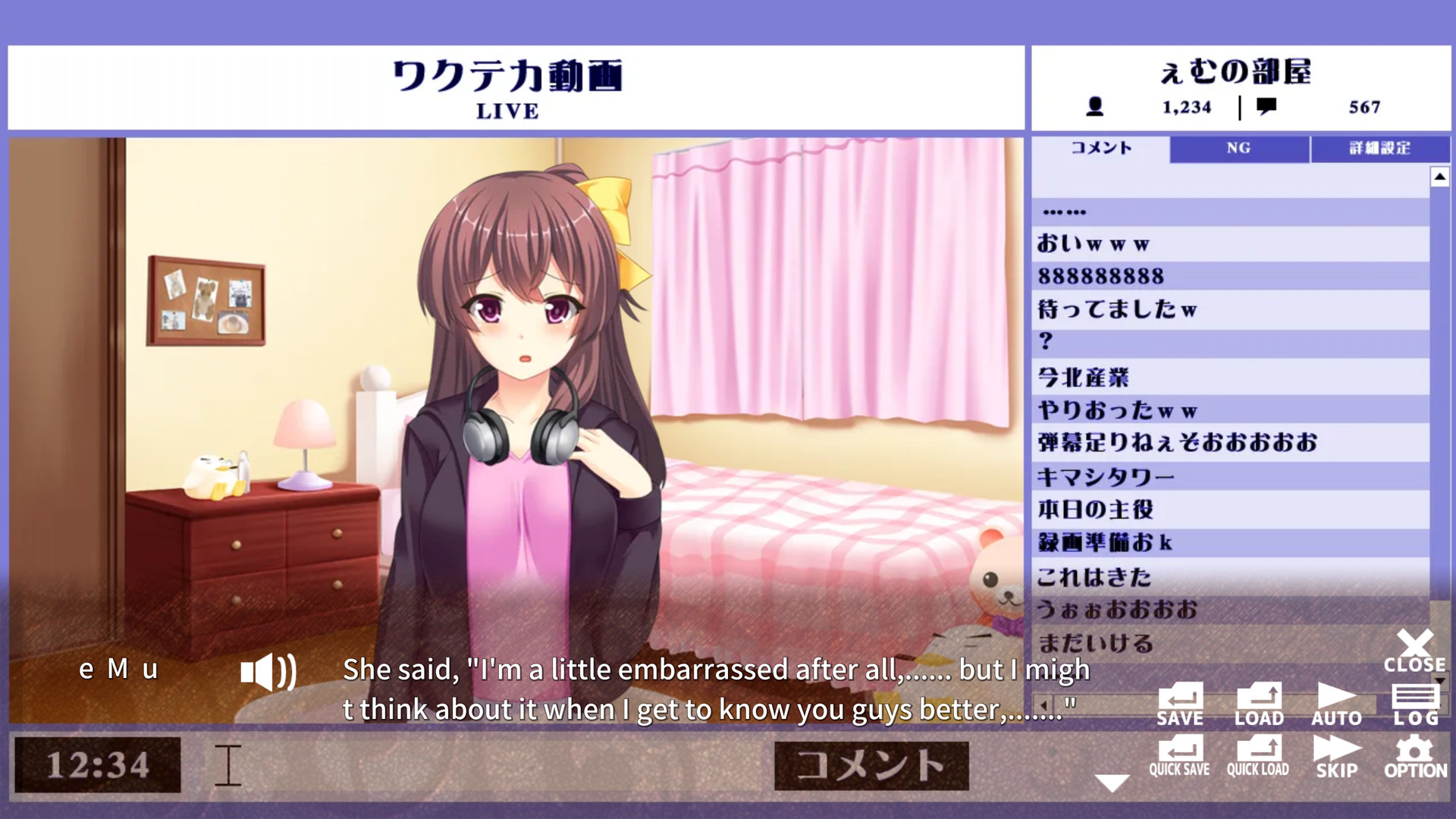This screenshot has height=819, width=1456.
Task: Switch to the NG tab
Action: click(x=1238, y=149)
